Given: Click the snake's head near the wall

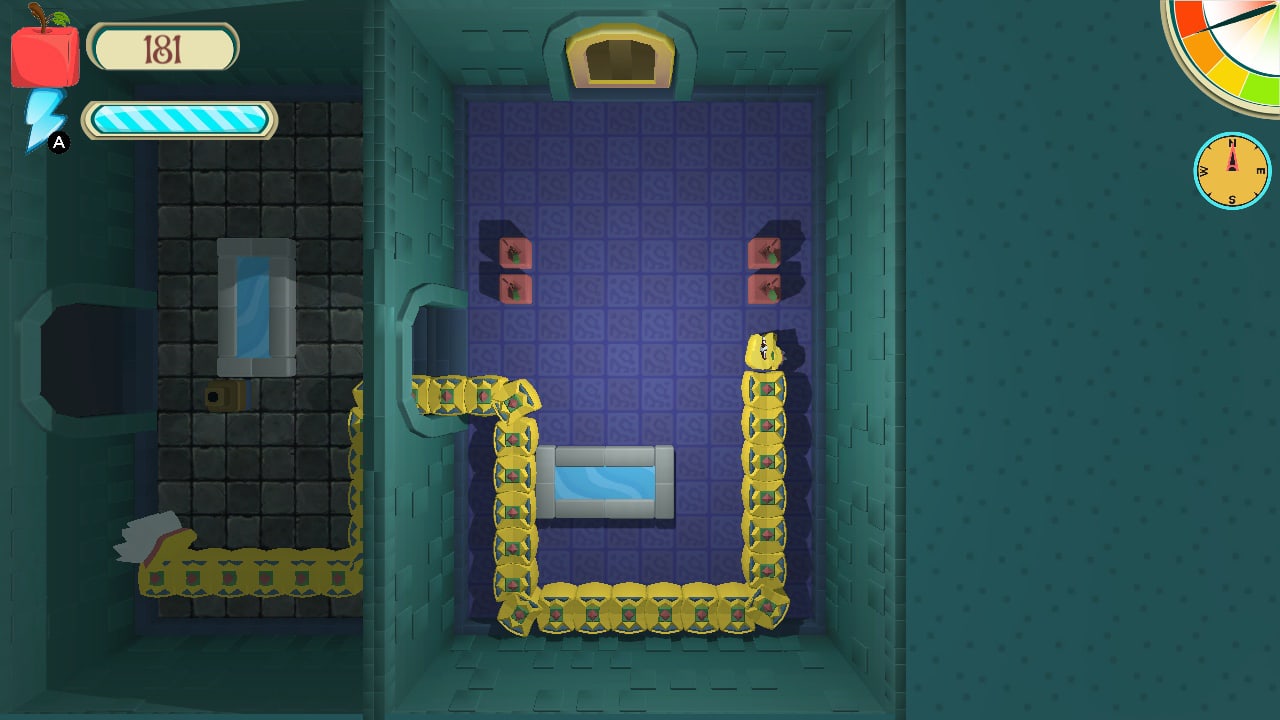Looking at the screenshot, I should (763, 348).
